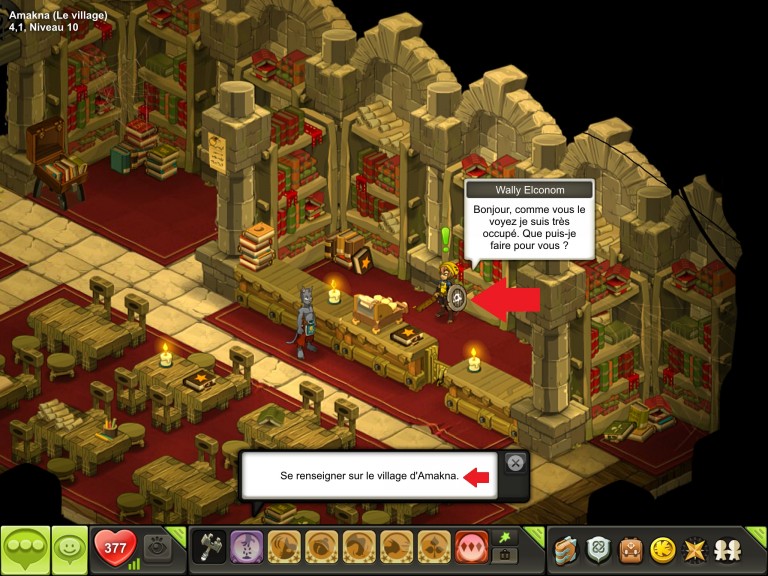Switch to the green star spells tab
The height and width of the screenshot is (576, 768).
coord(507,538)
